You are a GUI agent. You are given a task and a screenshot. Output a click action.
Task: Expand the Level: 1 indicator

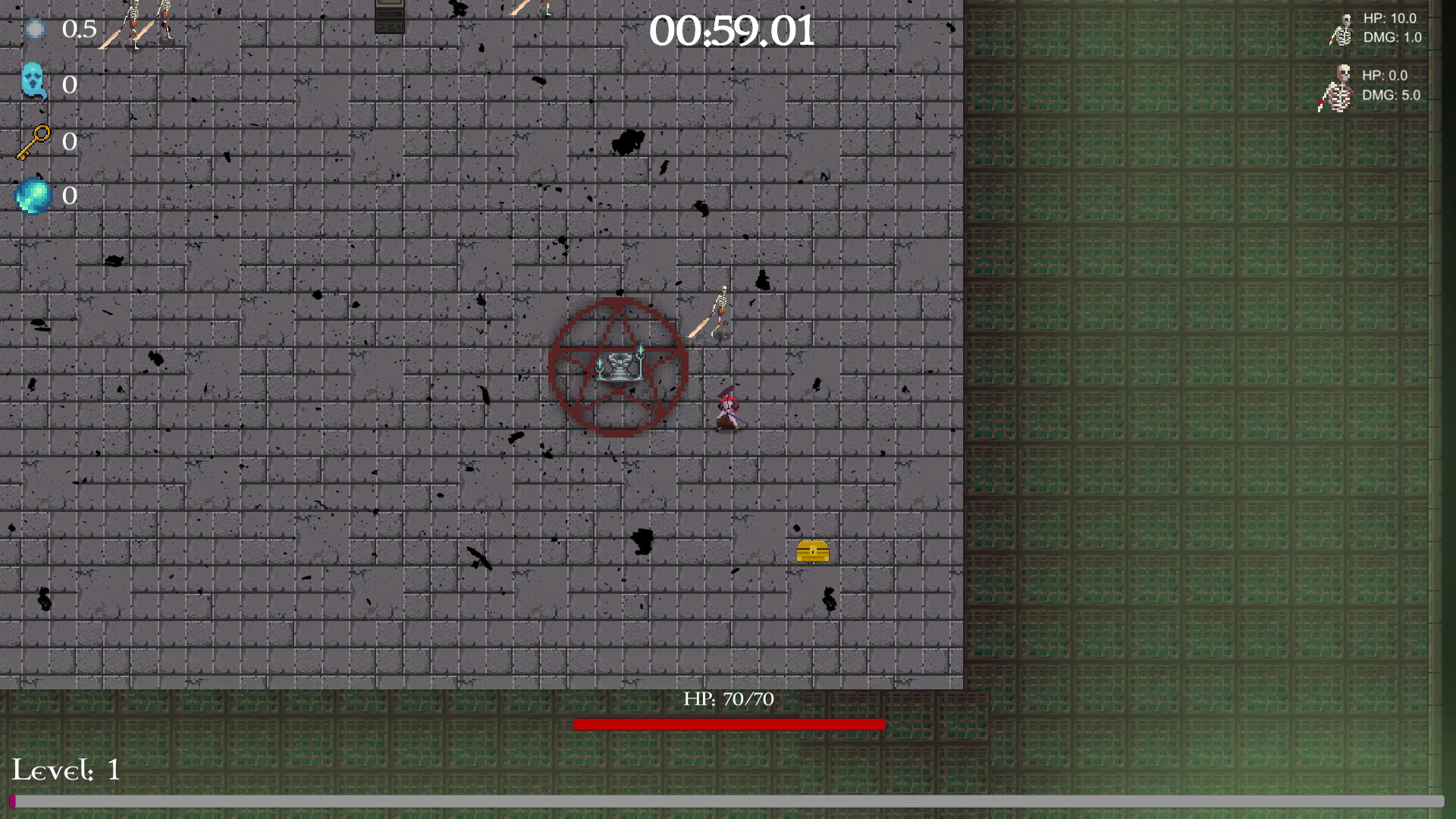[67, 771]
